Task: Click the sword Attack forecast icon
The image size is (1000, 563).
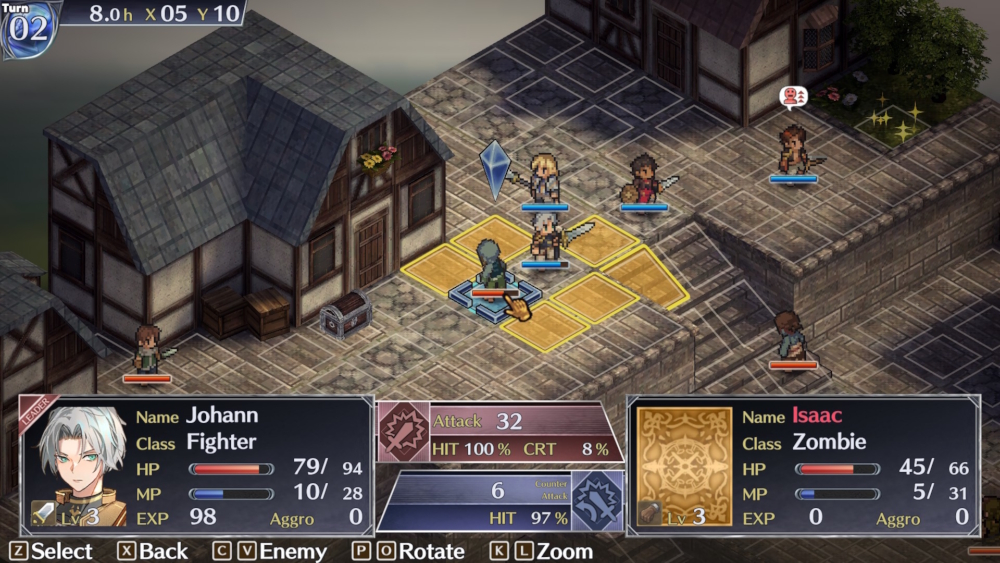Action: [402, 430]
